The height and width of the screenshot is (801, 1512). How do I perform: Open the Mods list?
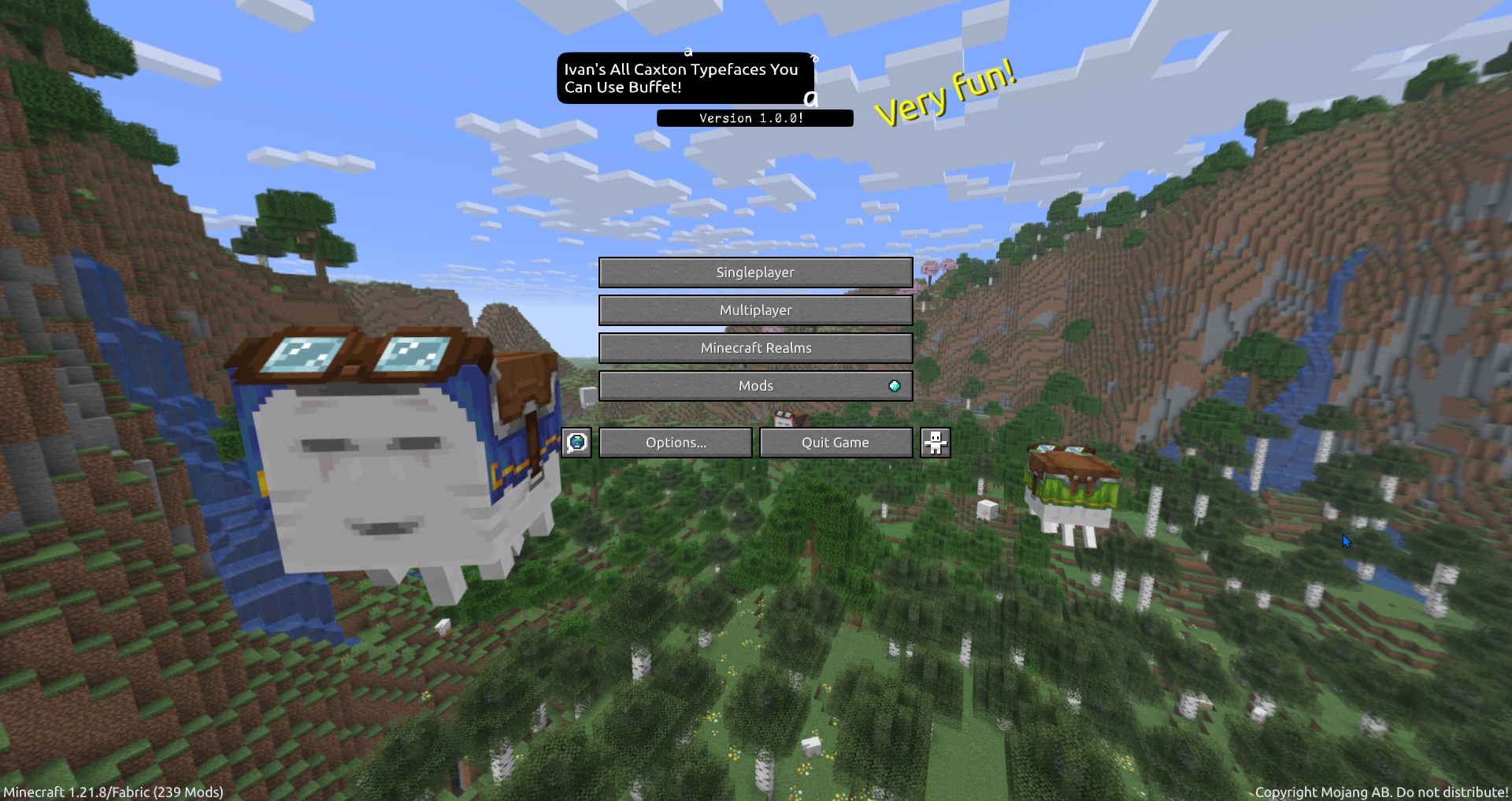[755, 385]
